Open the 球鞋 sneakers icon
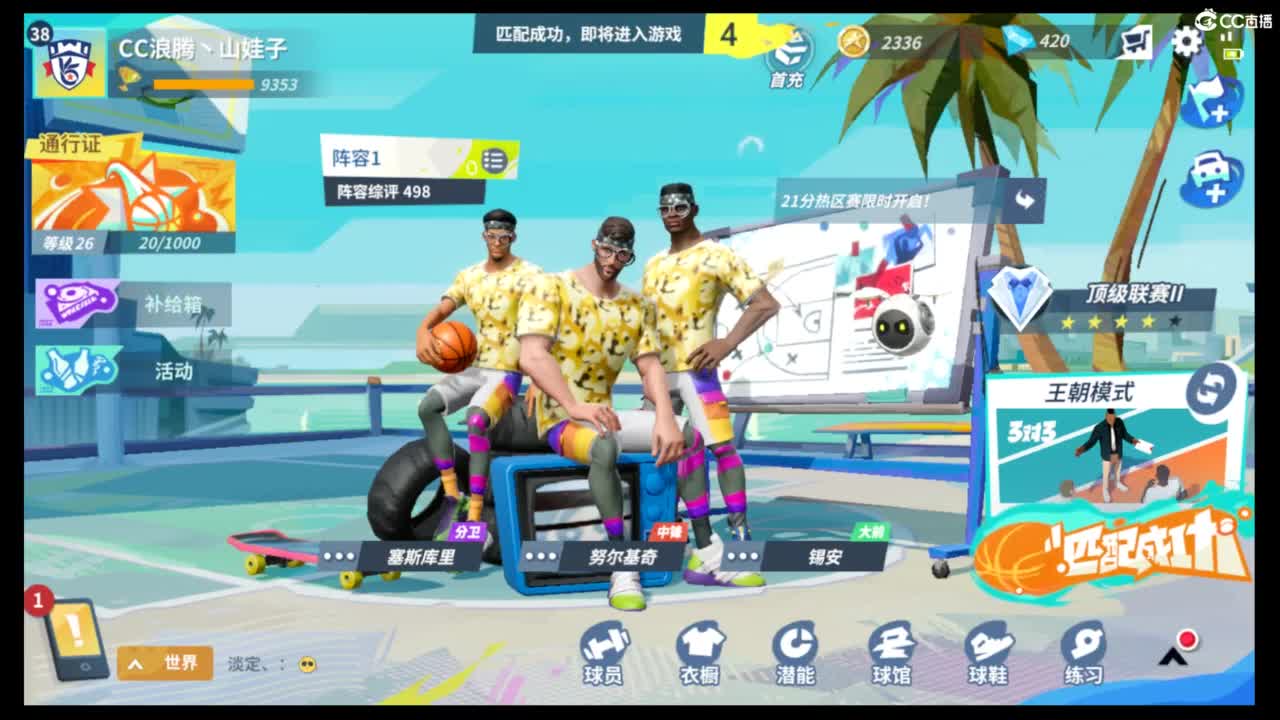The width and height of the screenshot is (1280, 720). (985, 648)
